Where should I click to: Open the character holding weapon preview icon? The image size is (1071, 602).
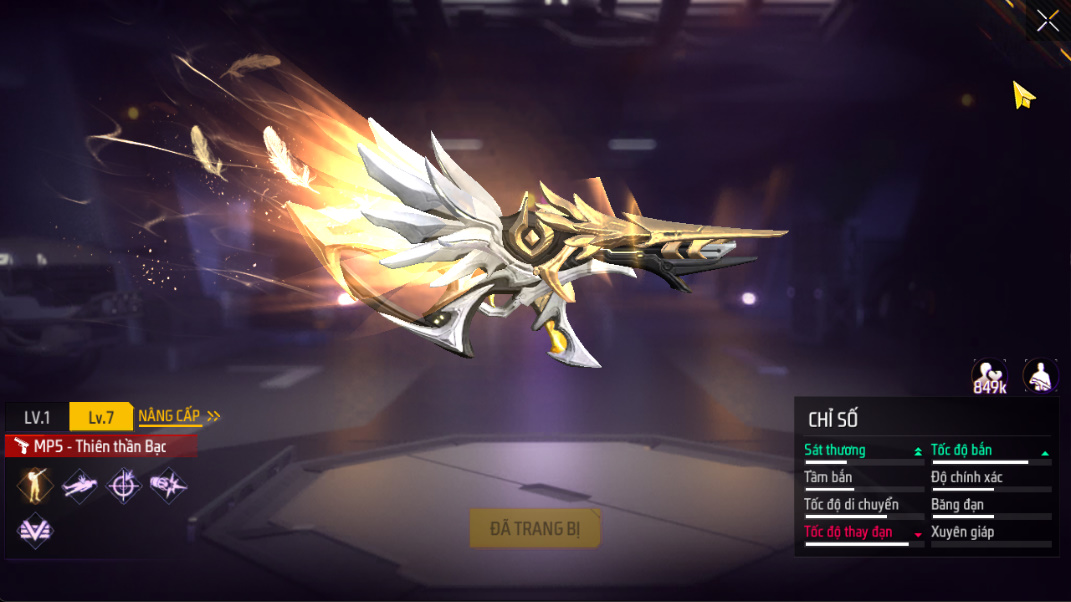(x=1041, y=376)
